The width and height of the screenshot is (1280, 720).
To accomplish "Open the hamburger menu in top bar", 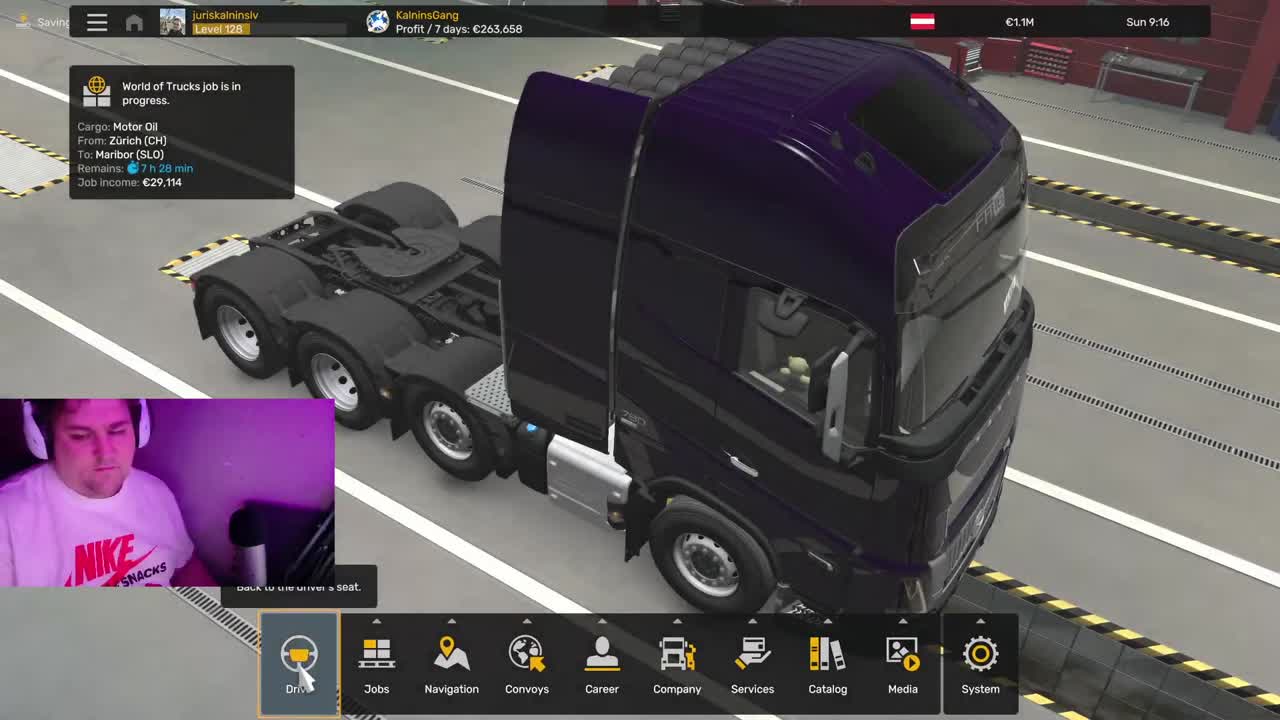I will point(97,22).
